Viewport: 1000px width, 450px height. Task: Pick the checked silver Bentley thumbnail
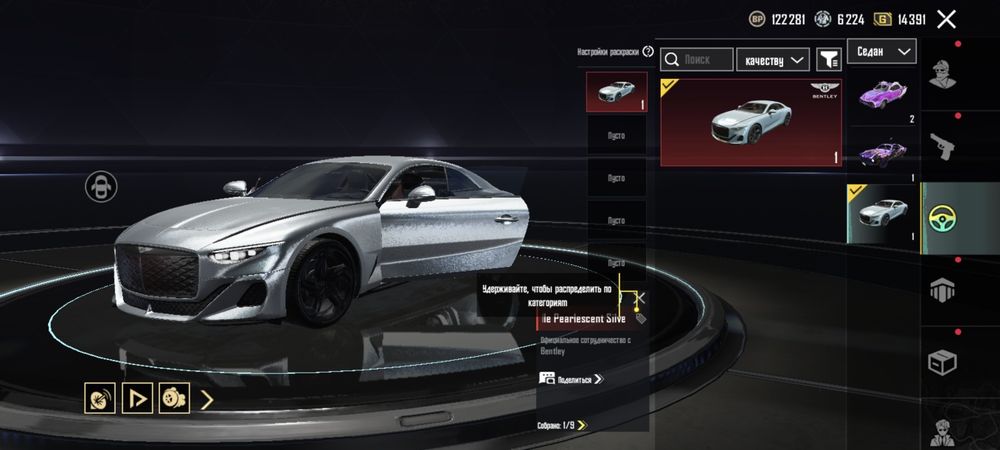[x=883, y=214]
